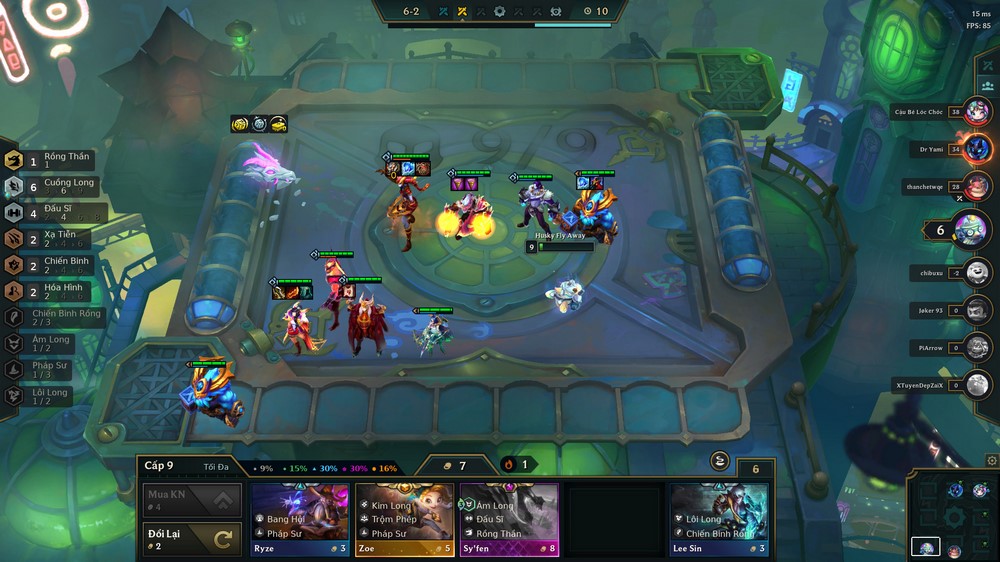Buy Sy'fen for 8 gold
The height and width of the screenshot is (562, 1000).
pos(509,519)
